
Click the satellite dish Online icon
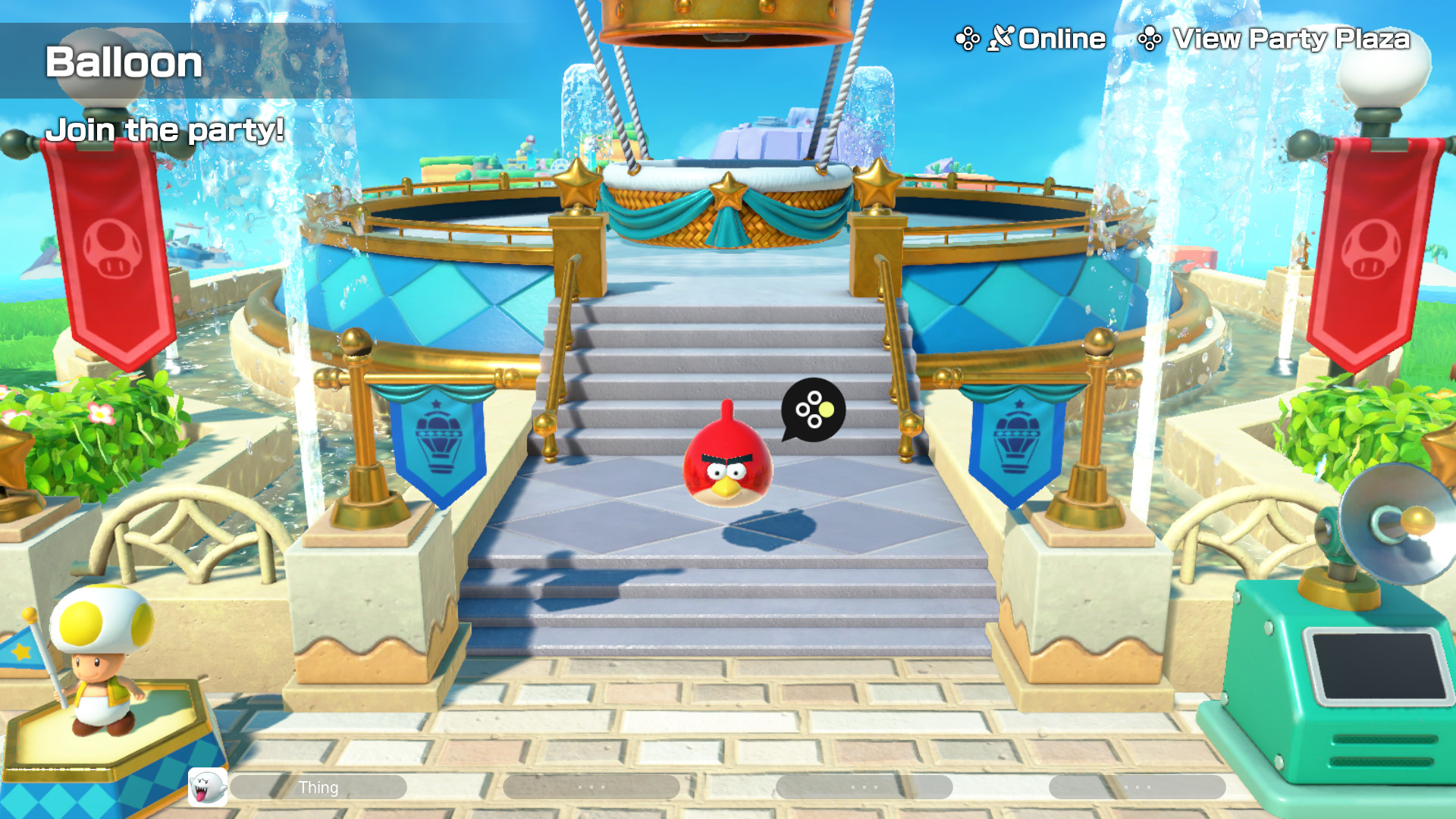pos(1003,38)
